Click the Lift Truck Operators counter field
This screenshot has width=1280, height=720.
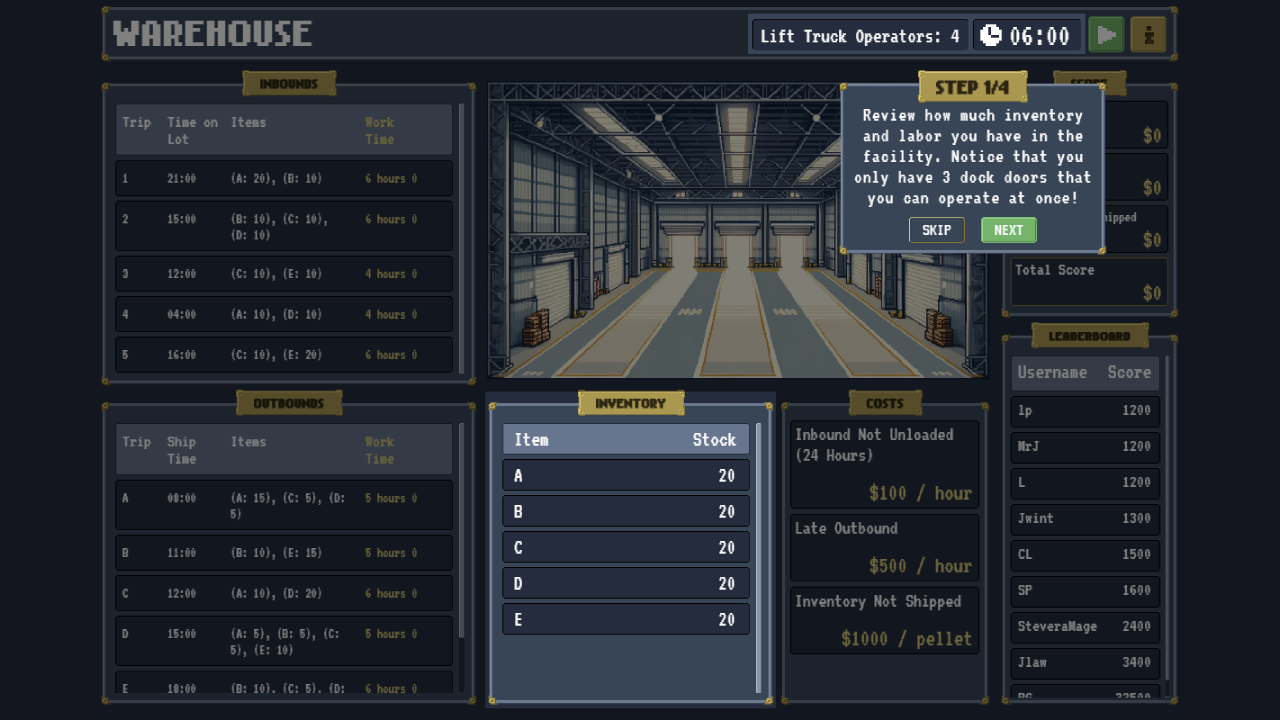coord(858,34)
